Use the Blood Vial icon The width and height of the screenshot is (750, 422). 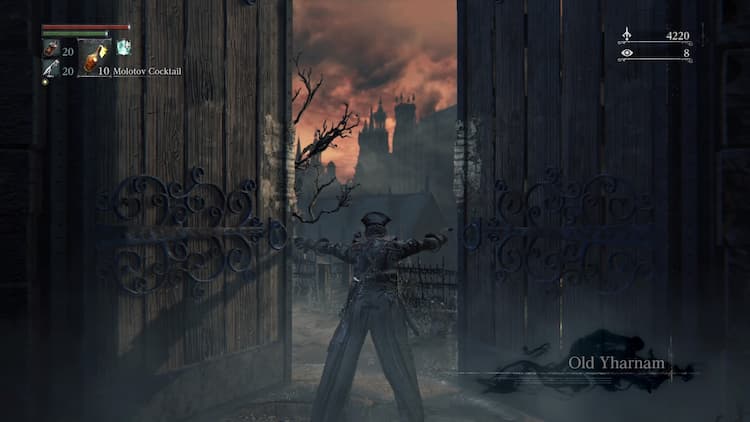(x=50, y=49)
